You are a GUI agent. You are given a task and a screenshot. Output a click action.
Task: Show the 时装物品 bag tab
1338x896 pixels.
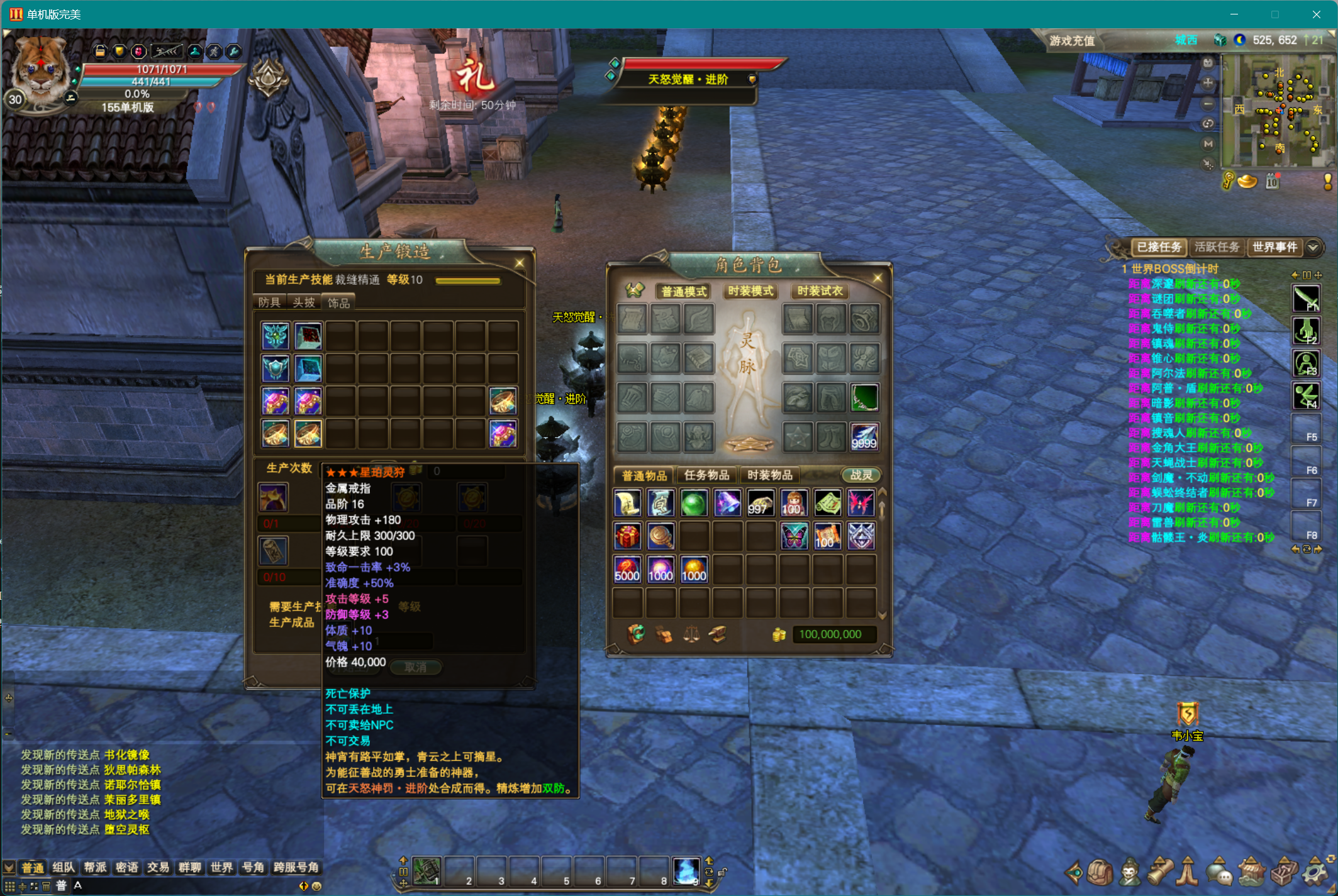click(x=769, y=475)
